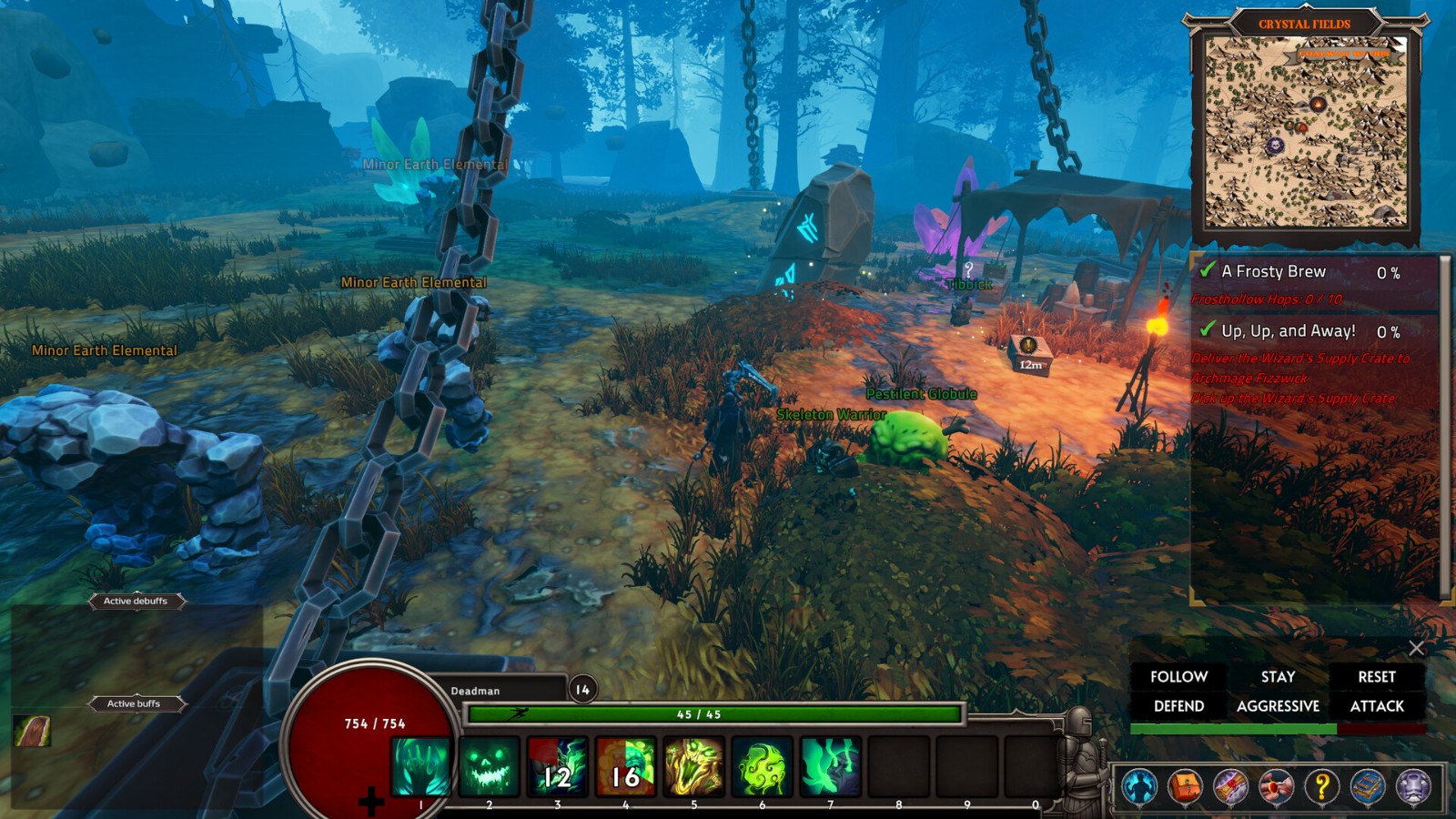This screenshot has width=1456, height=819.
Task: Order the minion to Attack
Action: [x=1376, y=706]
